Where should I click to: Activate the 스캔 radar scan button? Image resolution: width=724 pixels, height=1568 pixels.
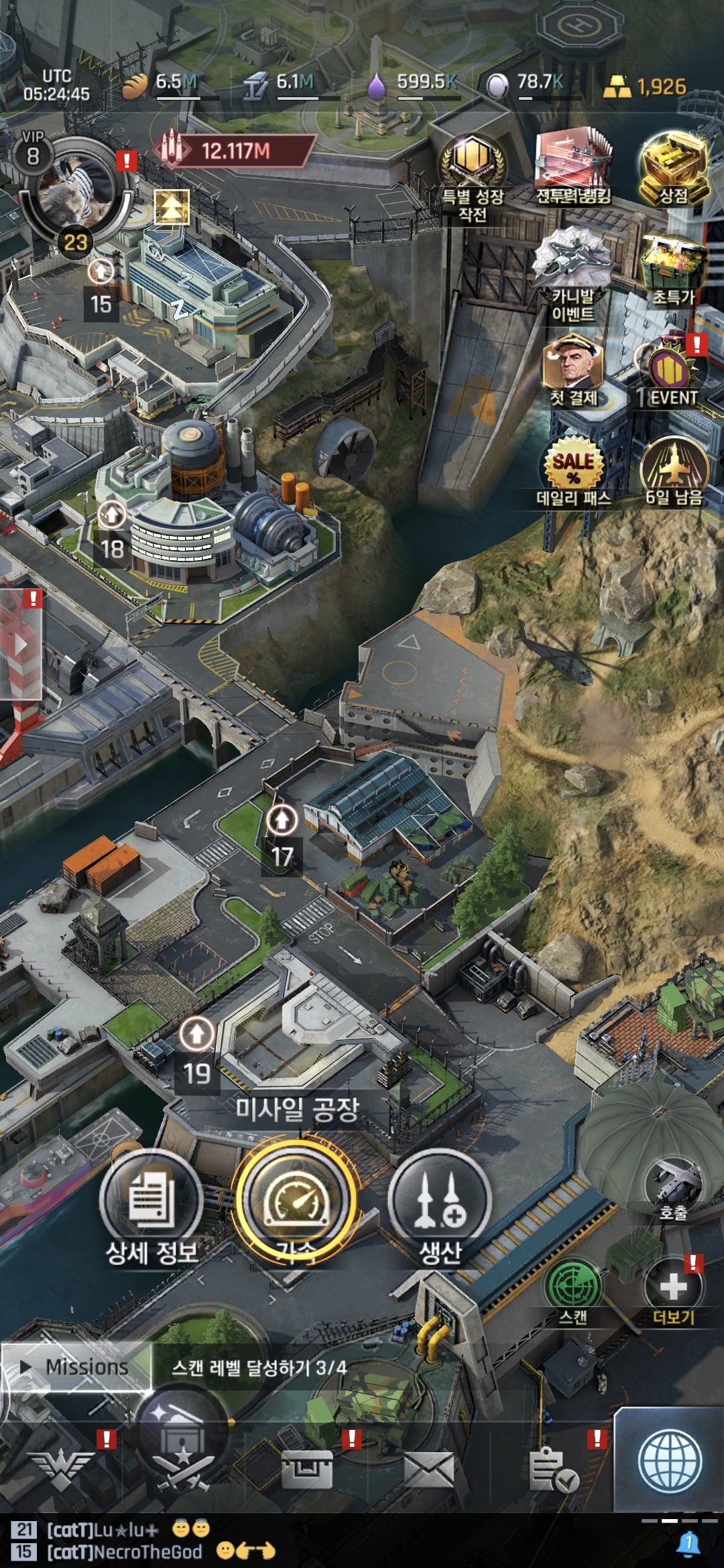point(573,1285)
